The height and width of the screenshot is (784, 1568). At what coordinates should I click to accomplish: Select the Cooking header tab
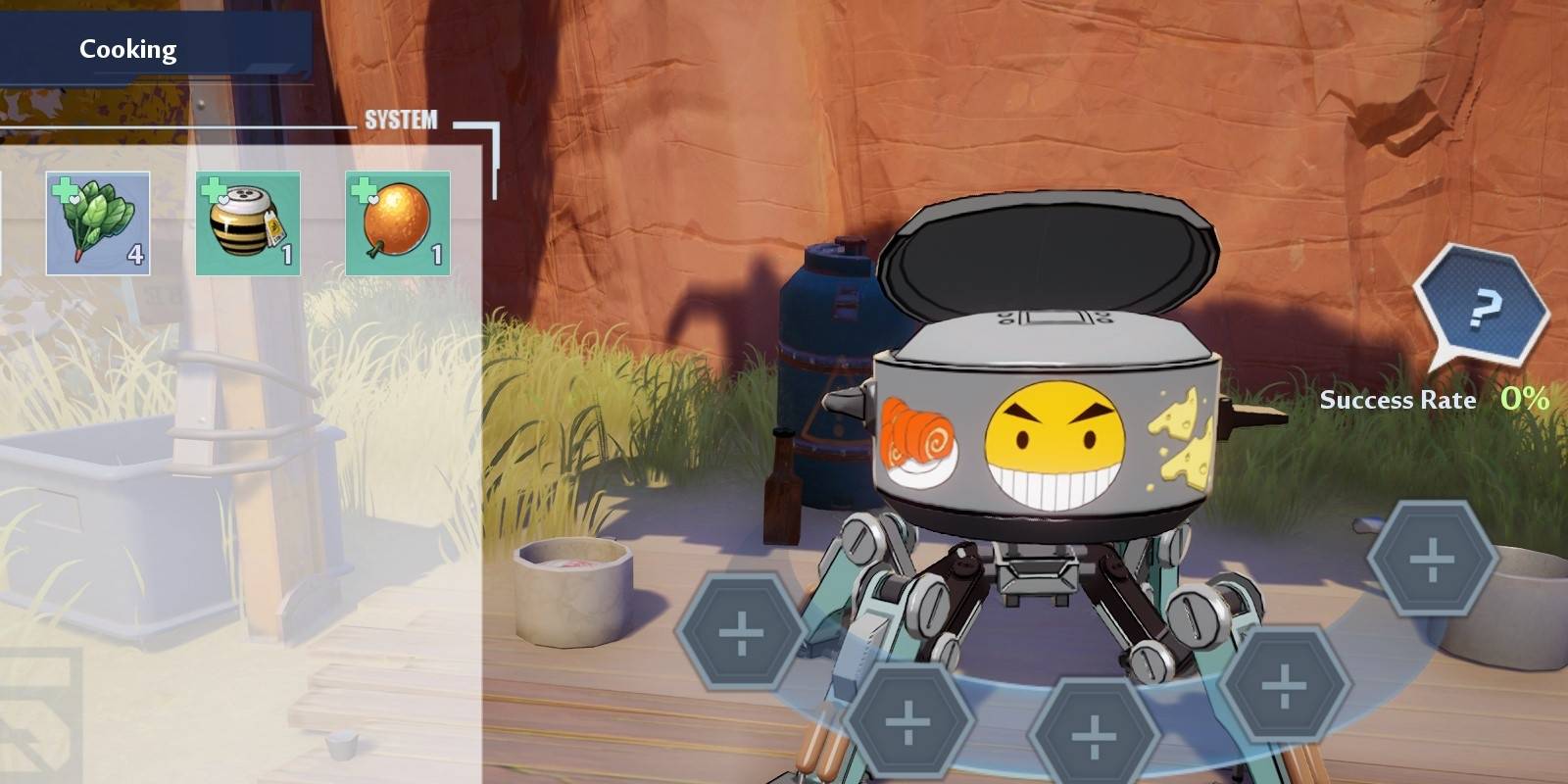[x=130, y=47]
